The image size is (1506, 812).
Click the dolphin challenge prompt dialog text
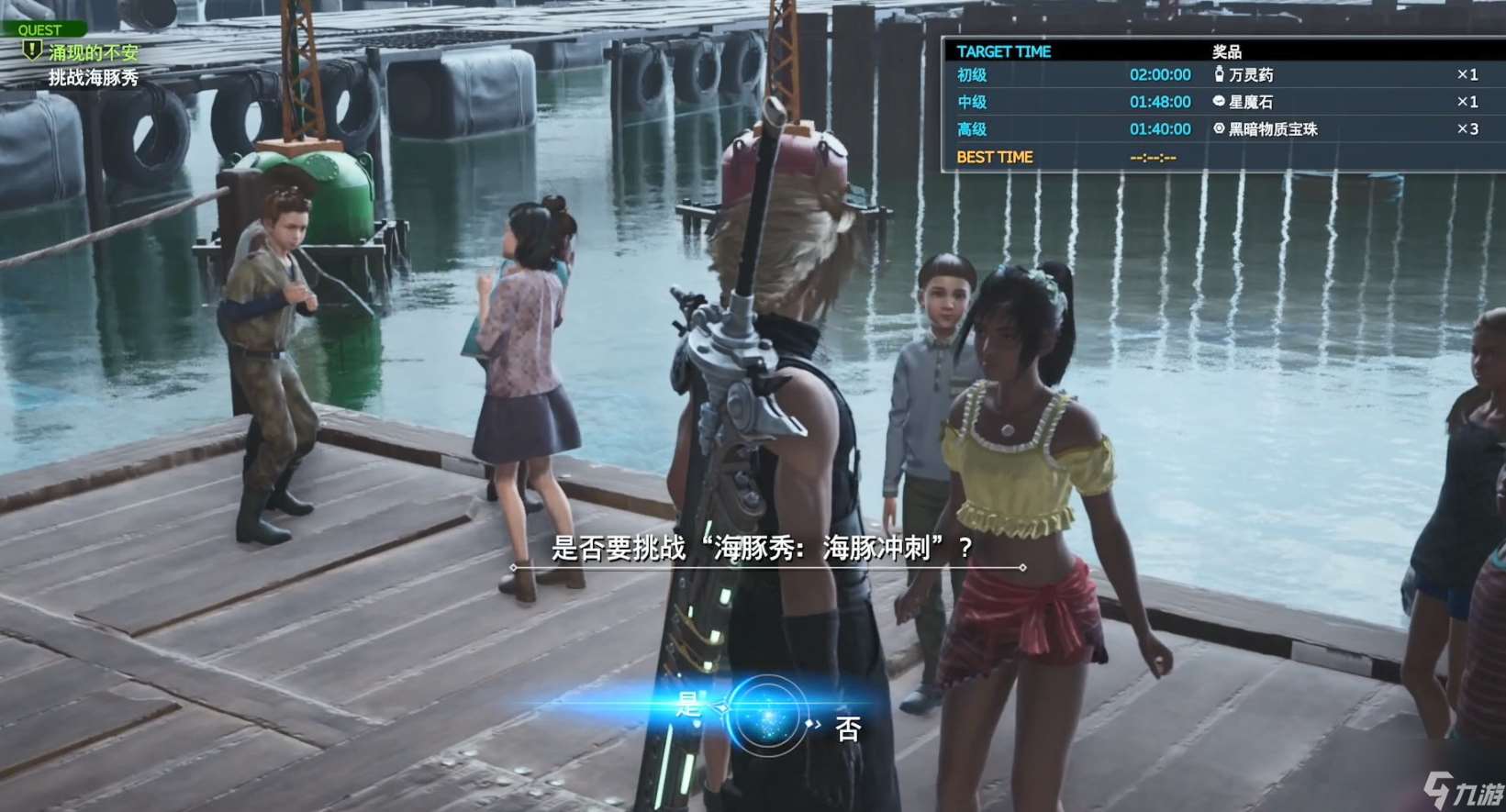762,548
